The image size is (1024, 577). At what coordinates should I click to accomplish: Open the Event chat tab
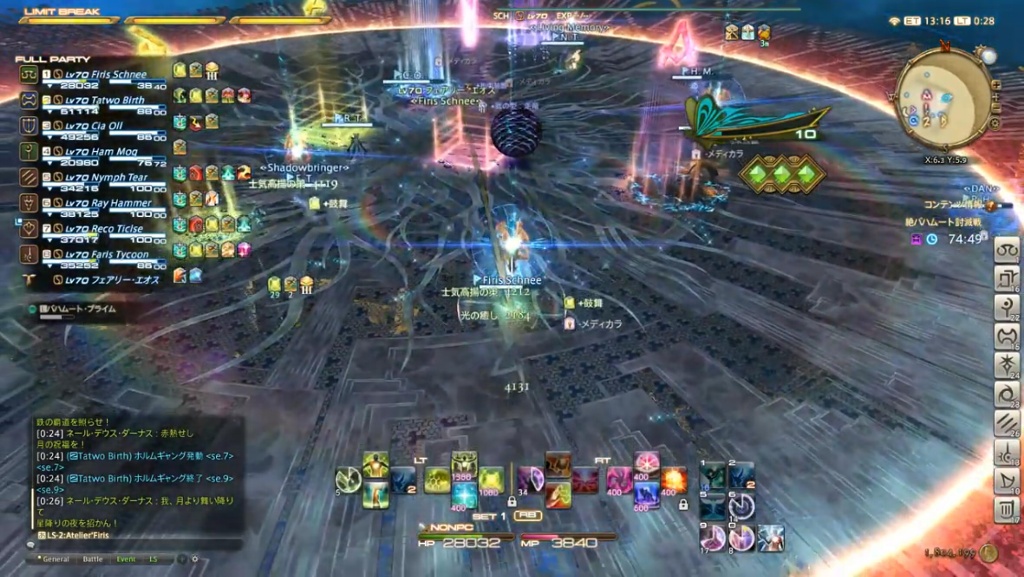click(x=126, y=559)
